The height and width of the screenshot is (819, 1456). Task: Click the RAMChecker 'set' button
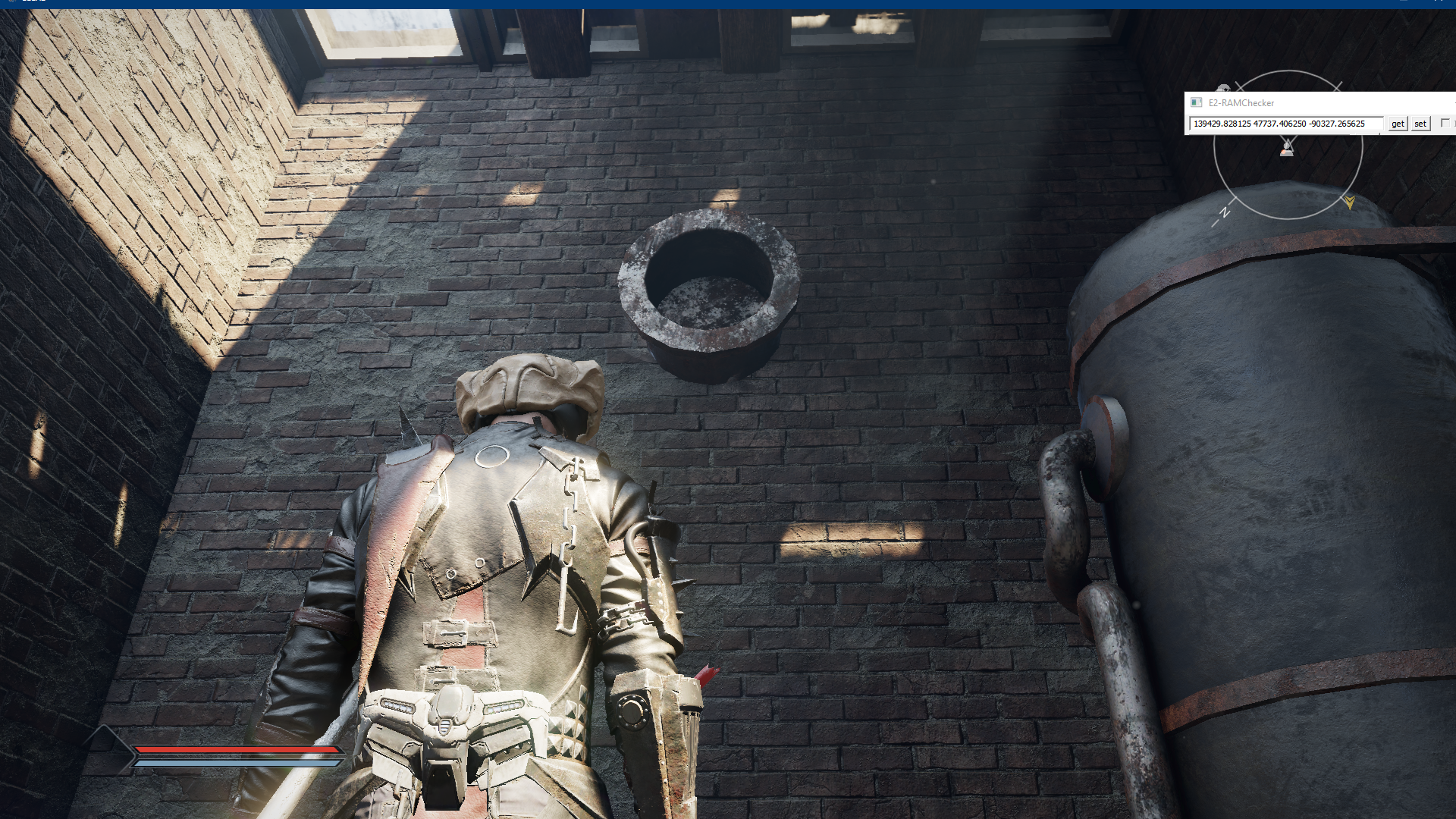click(x=1420, y=124)
